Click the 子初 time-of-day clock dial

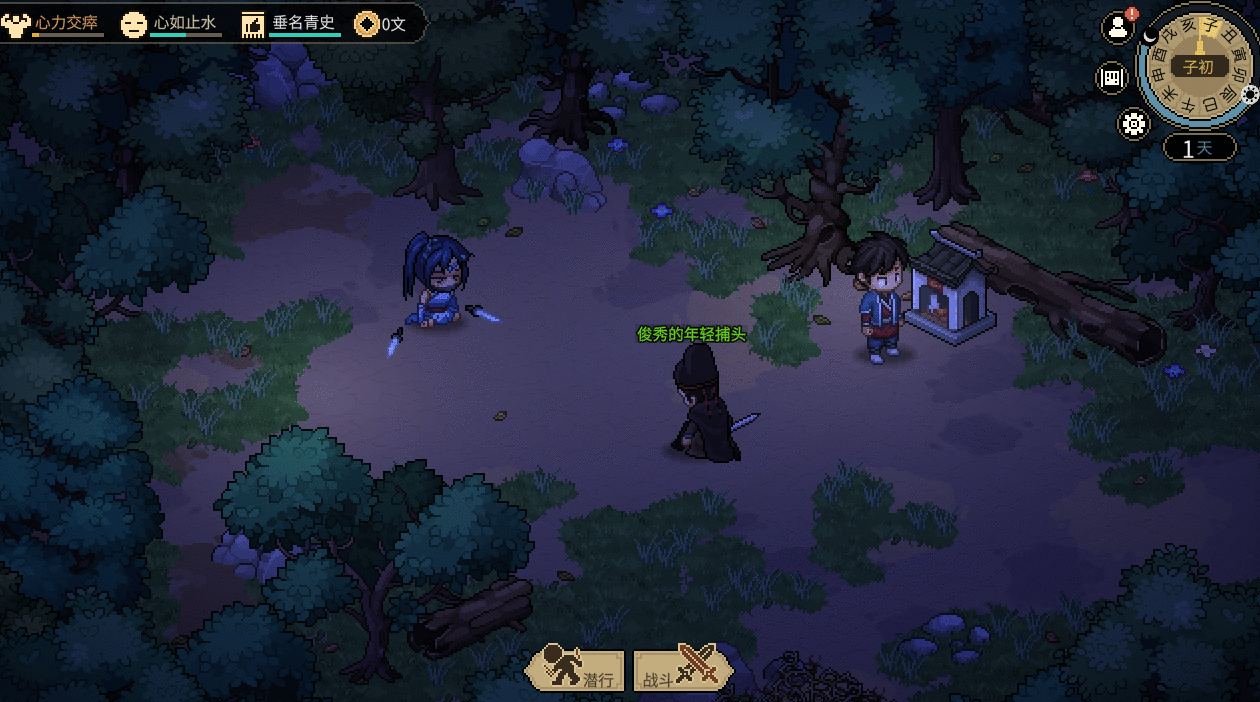click(x=1197, y=67)
